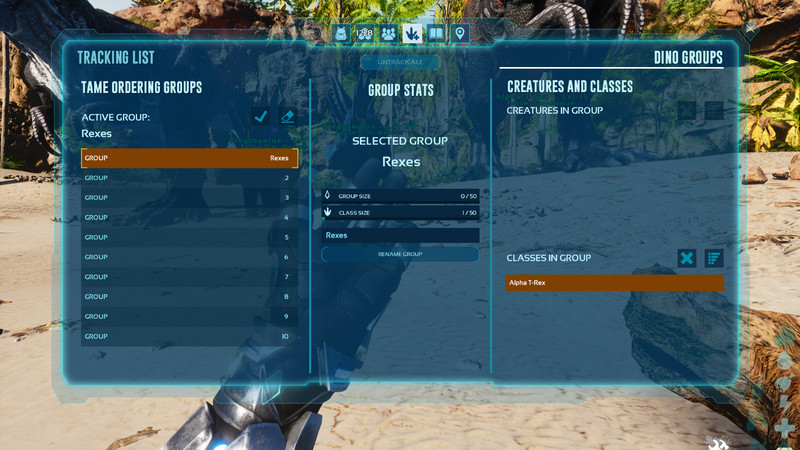Switch to the engrams tab
Image resolution: width=800 pixels, height=450 pixels.
365,33
